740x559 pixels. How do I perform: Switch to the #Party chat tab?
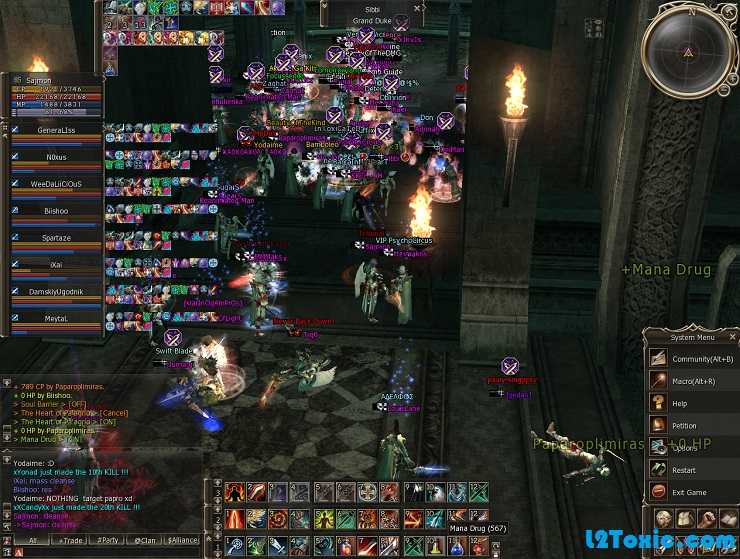(110, 540)
